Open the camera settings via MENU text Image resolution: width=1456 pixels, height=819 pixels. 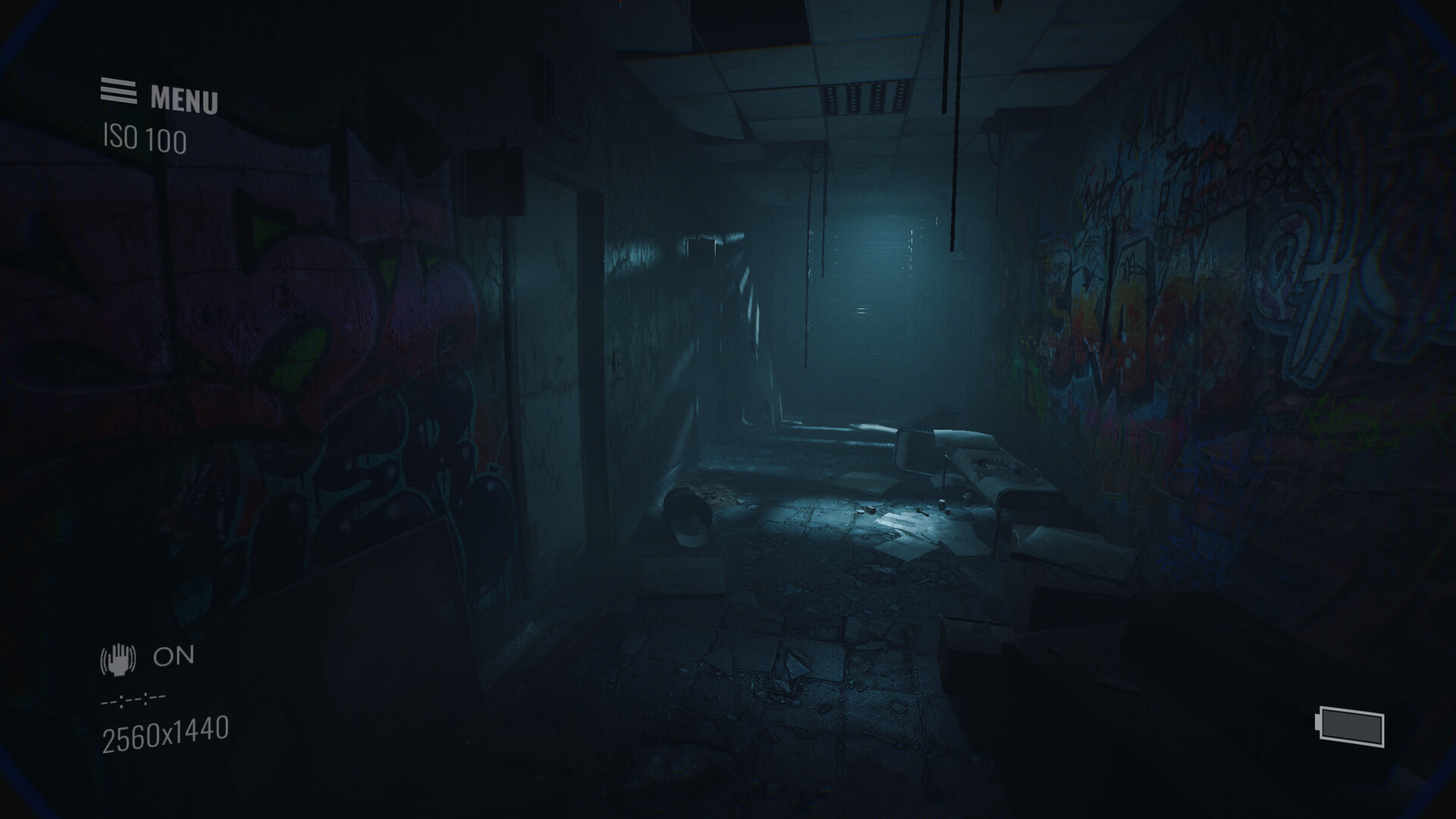point(184,97)
